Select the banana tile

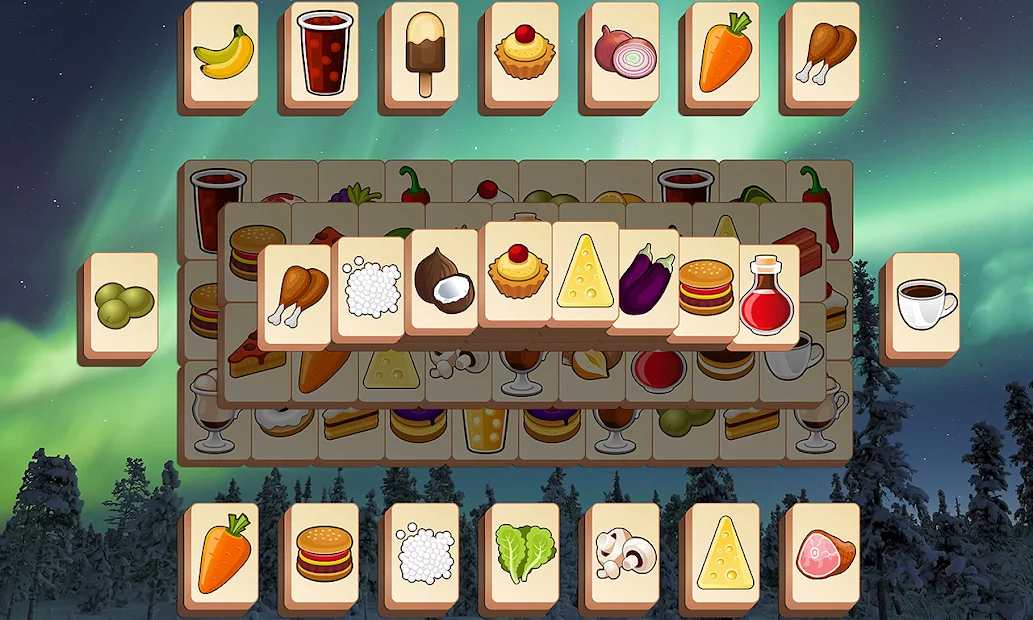[223, 53]
